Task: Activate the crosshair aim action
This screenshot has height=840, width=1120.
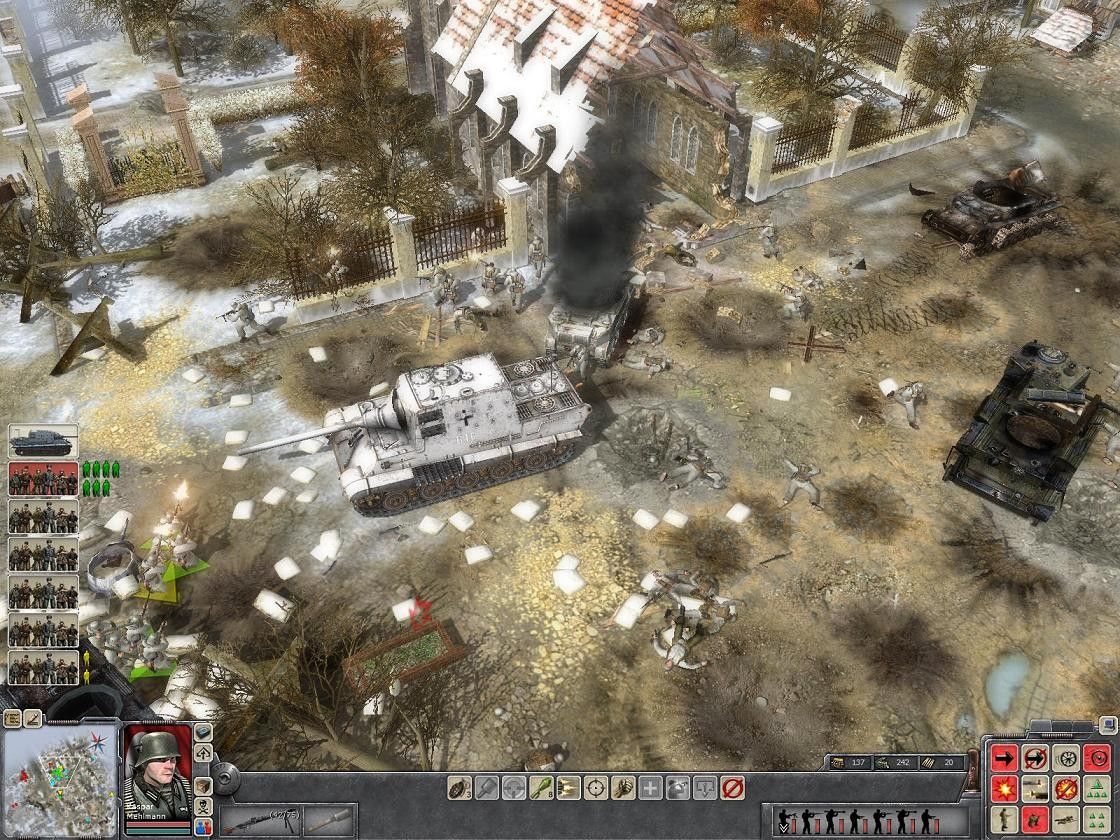Action: 596,788
